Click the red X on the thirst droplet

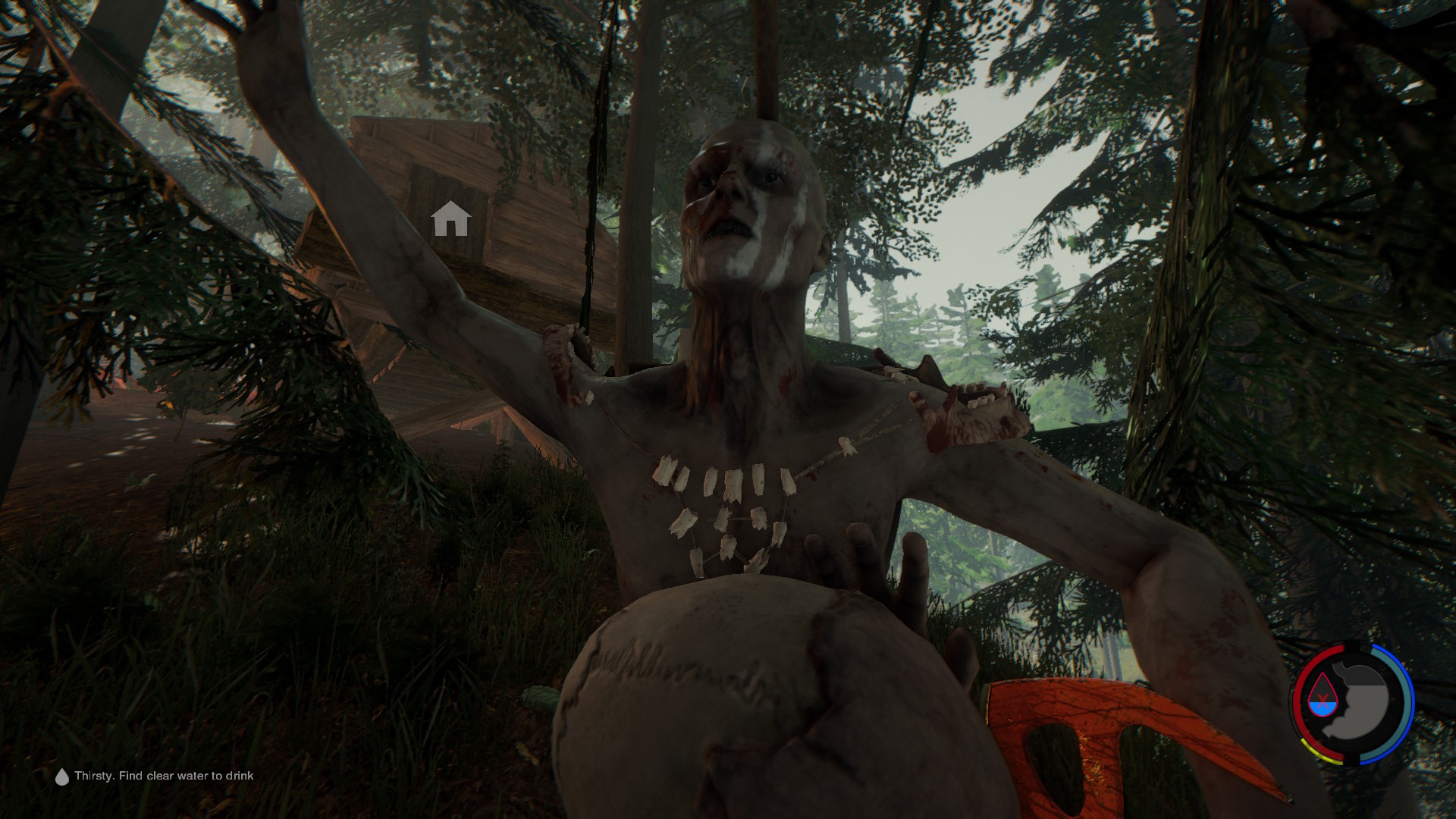pos(1322,698)
